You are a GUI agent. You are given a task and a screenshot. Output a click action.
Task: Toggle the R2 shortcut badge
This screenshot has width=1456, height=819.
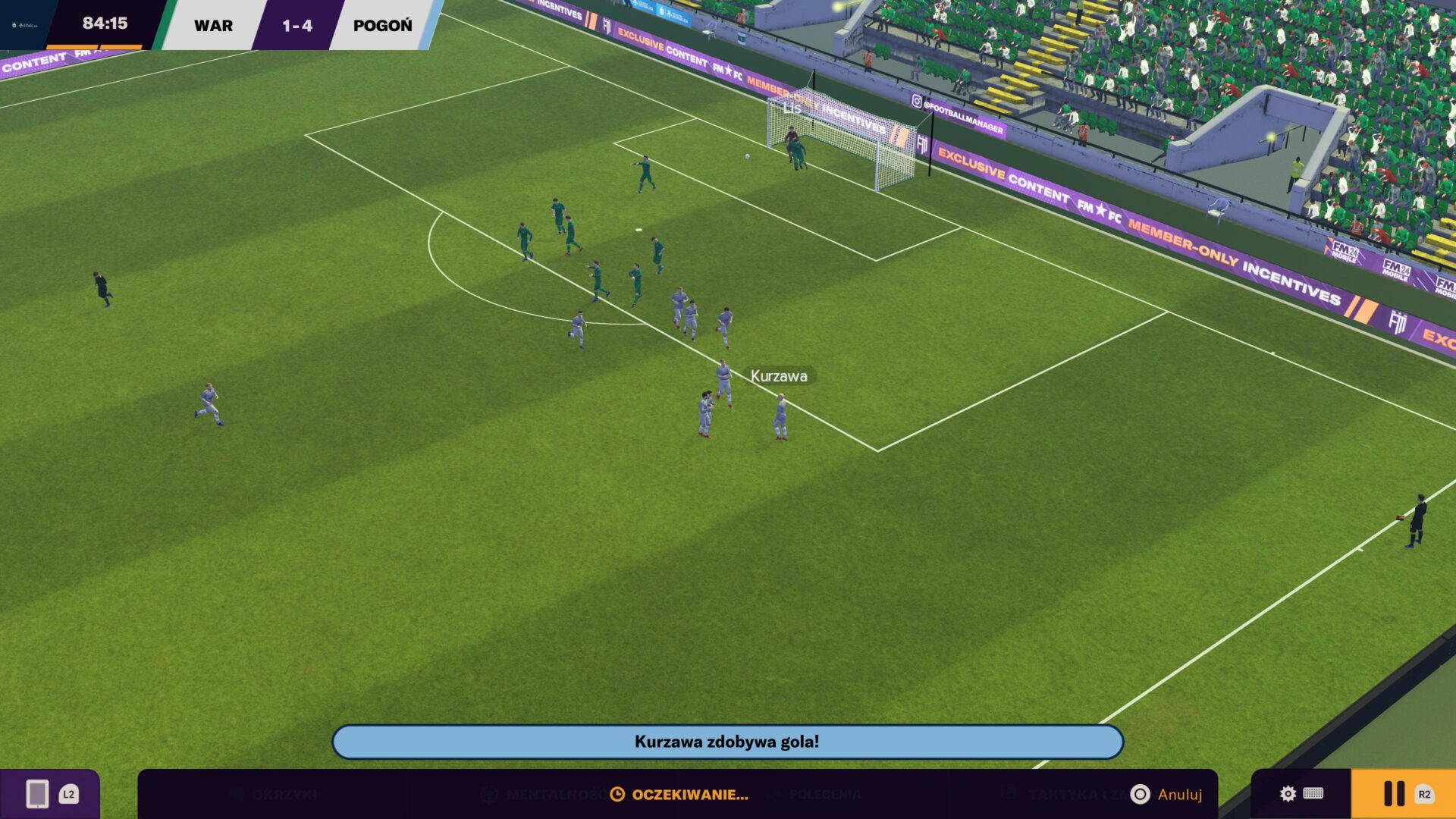point(1425,795)
